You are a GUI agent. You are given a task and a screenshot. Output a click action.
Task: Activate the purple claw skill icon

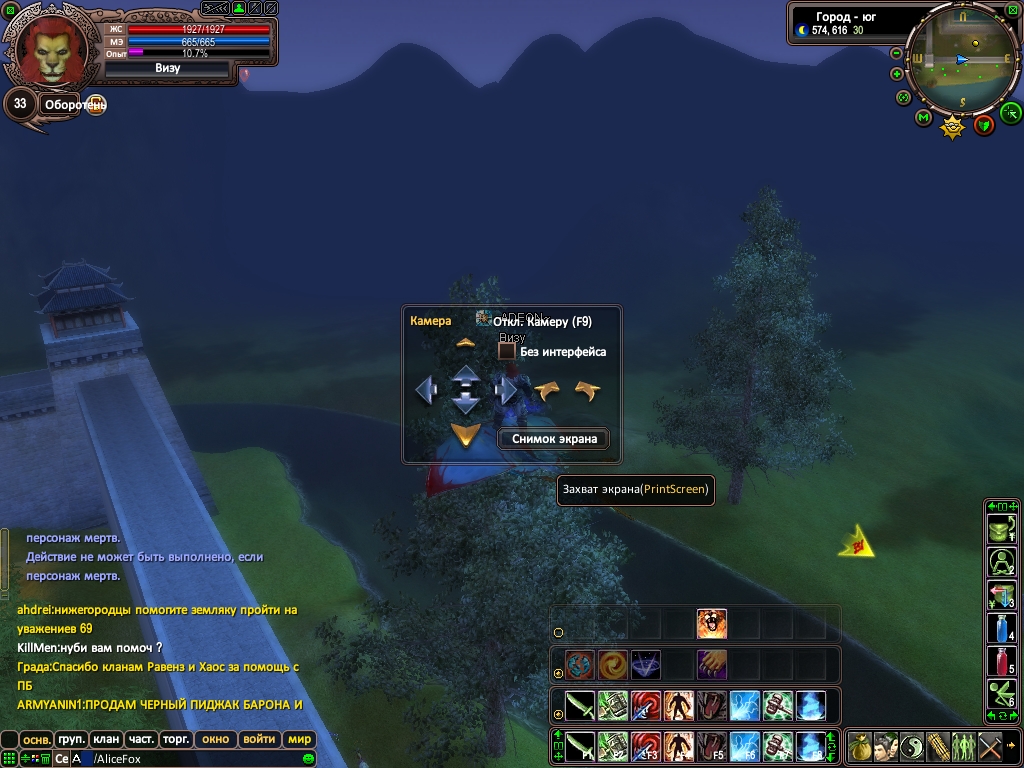tap(712, 665)
